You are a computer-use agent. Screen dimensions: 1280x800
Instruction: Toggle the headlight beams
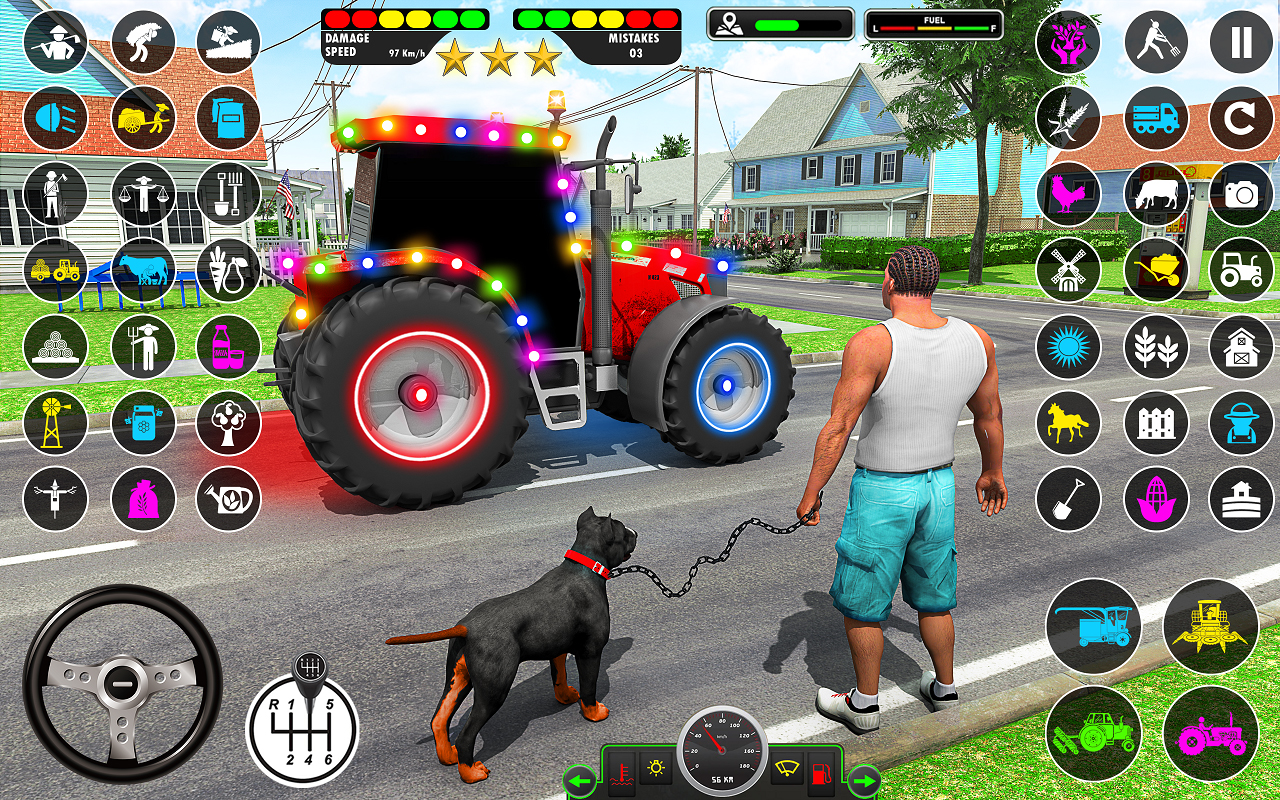click(x=55, y=118)
